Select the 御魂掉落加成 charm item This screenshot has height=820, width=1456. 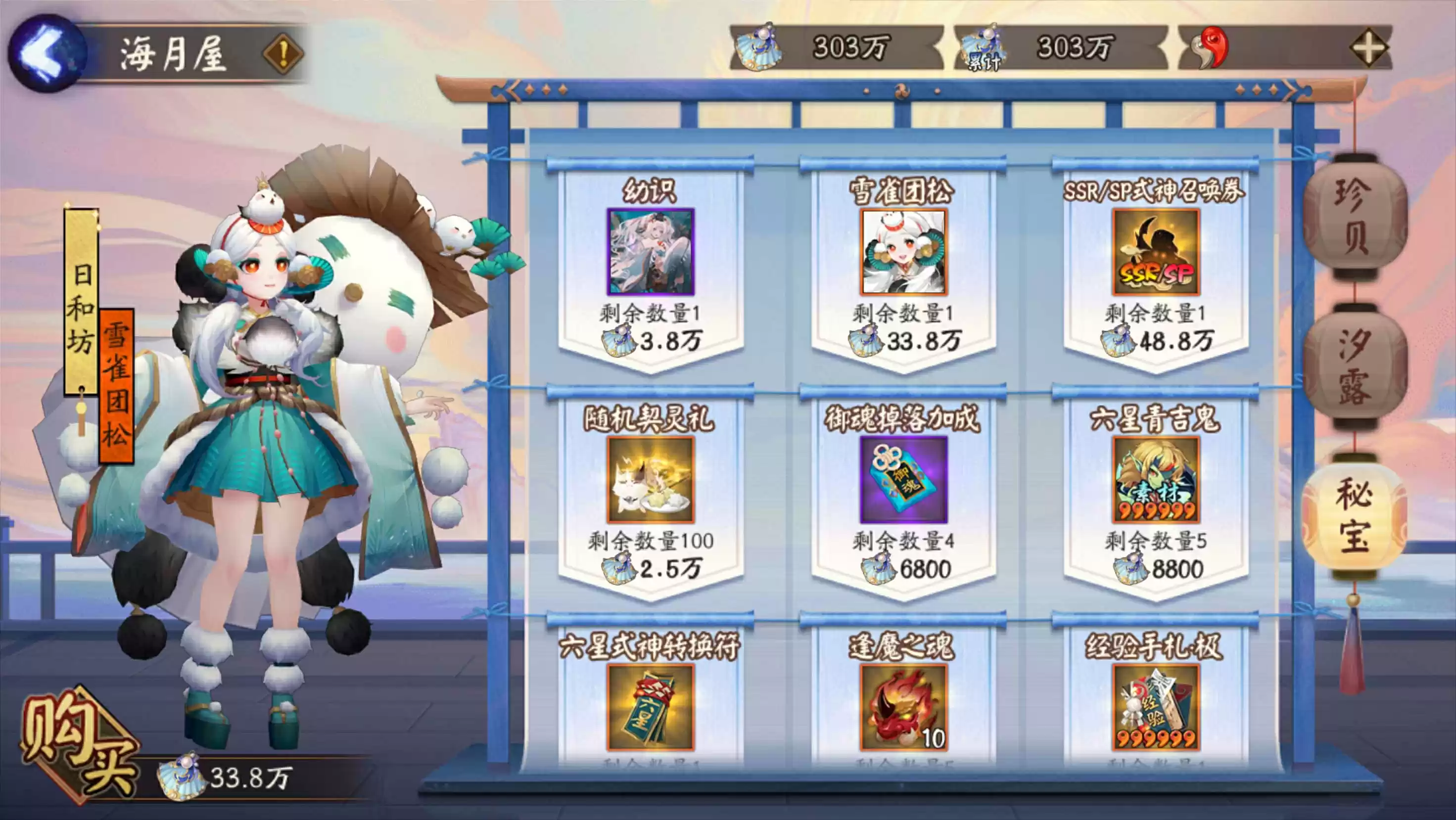[x=903, y=480]
